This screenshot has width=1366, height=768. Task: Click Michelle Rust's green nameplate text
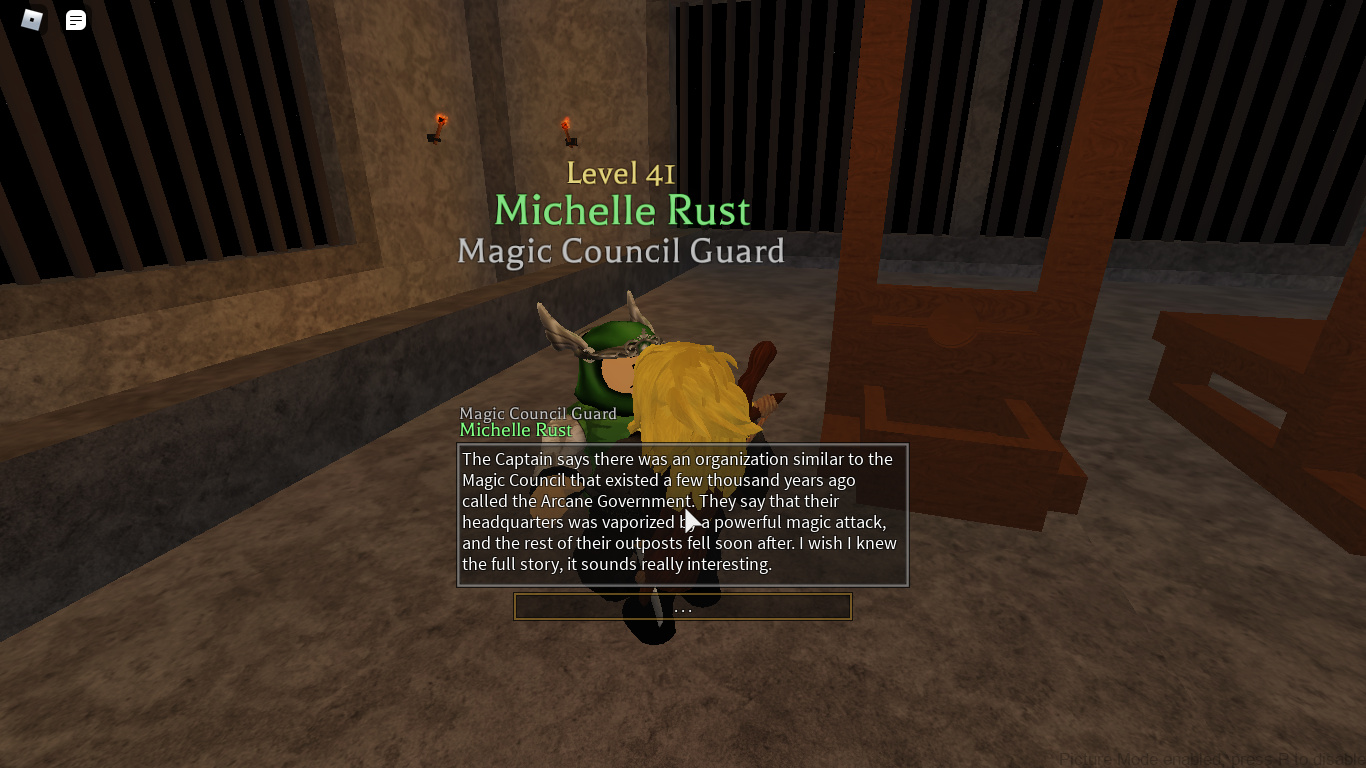pyautogui.click(x=622, y=210)
